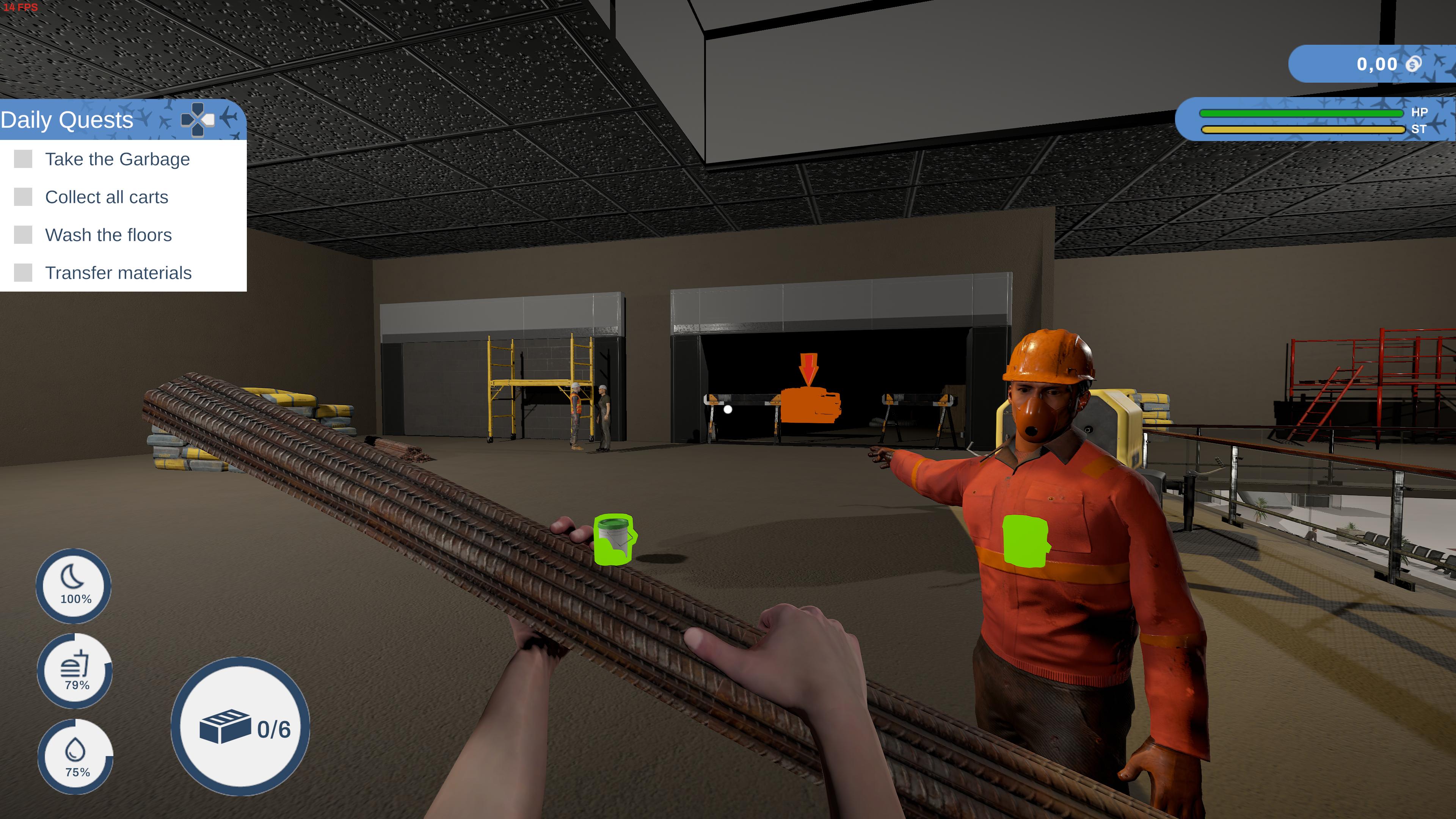Screen dimensions: 1456x819
Task: Click the moon sleep indicator showing 100%
Action: coord(74,587)
